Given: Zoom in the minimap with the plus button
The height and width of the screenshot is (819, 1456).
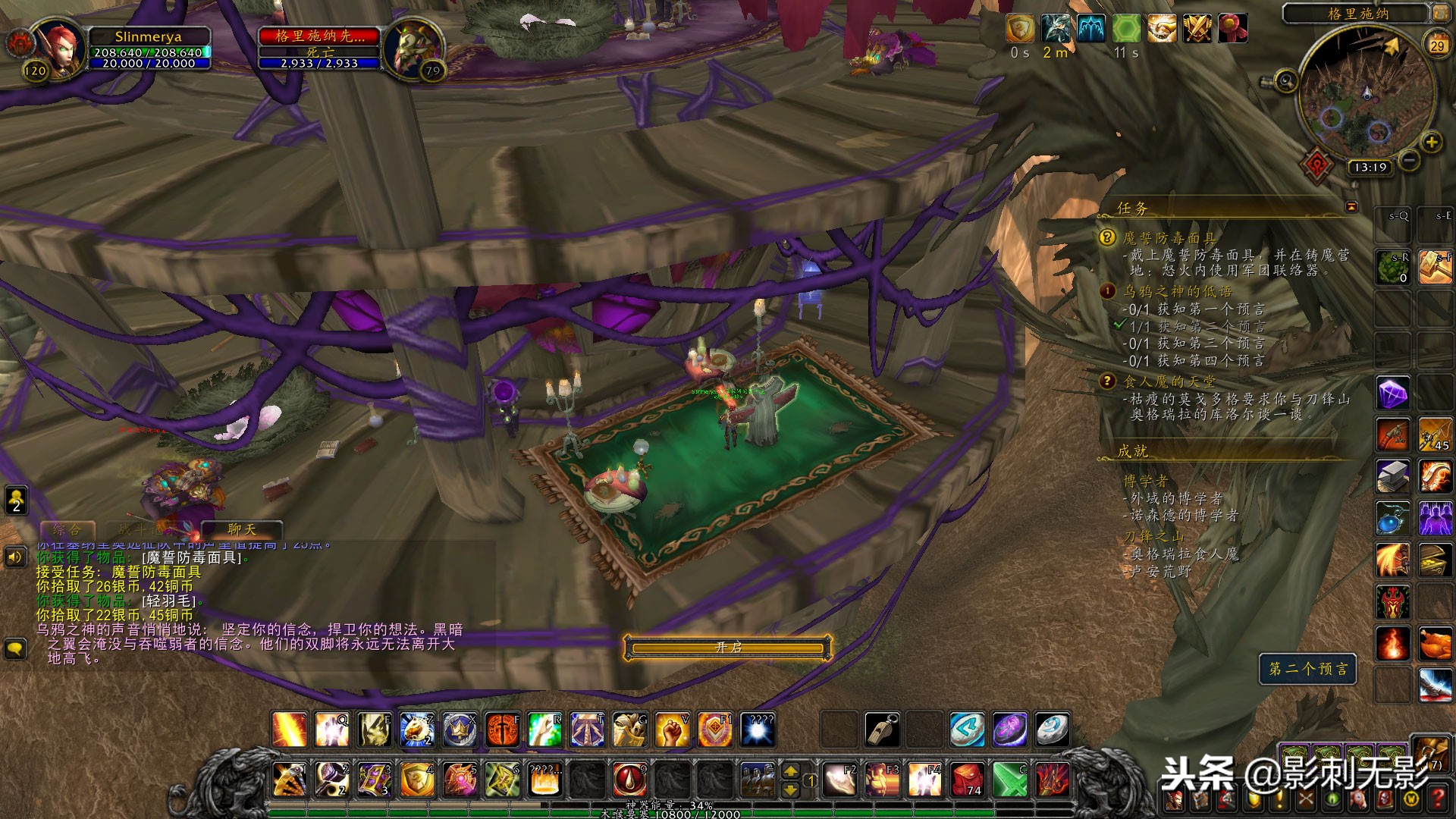Looking at the screenshot, I should [1431, 143].
